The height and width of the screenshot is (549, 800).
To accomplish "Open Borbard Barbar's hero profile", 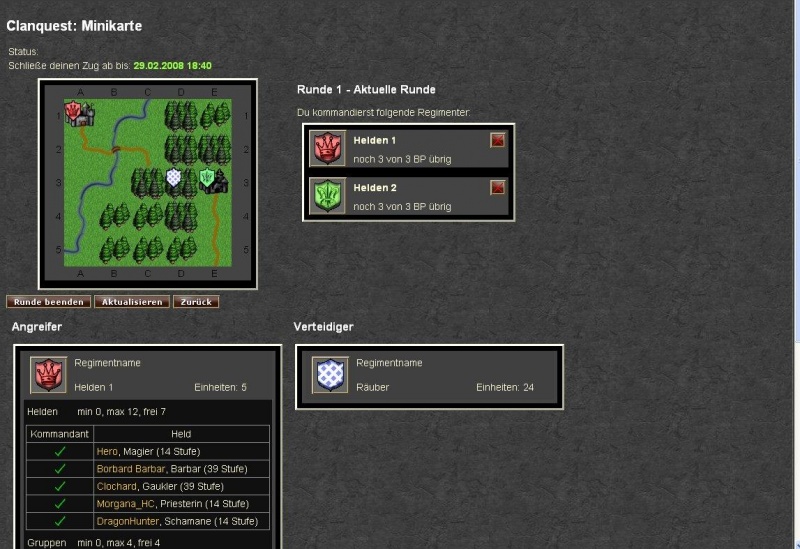I will coord(128,469).
